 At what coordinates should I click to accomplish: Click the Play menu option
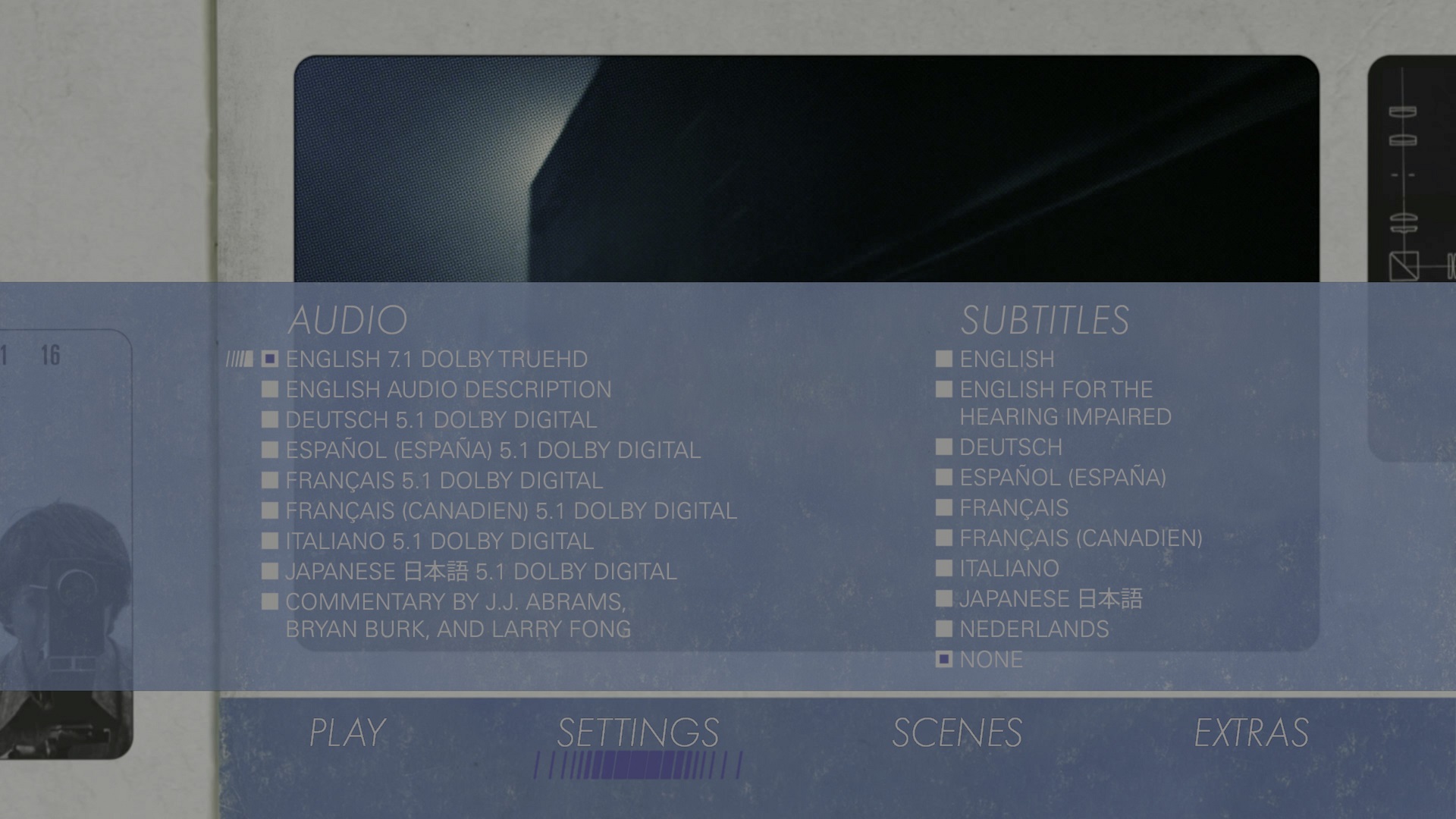tap(347, 733)
